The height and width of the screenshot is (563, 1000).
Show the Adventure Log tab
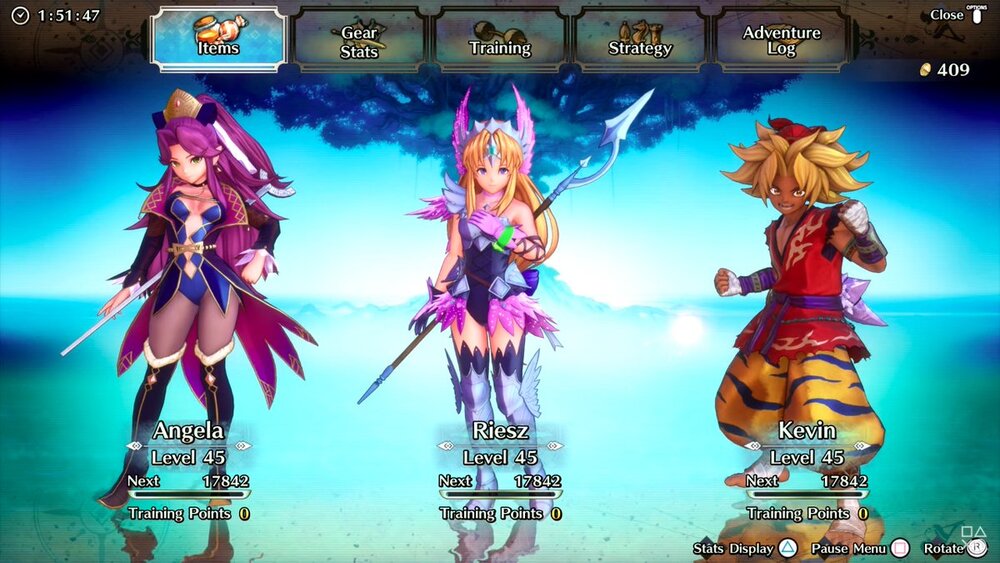point(781,40)
